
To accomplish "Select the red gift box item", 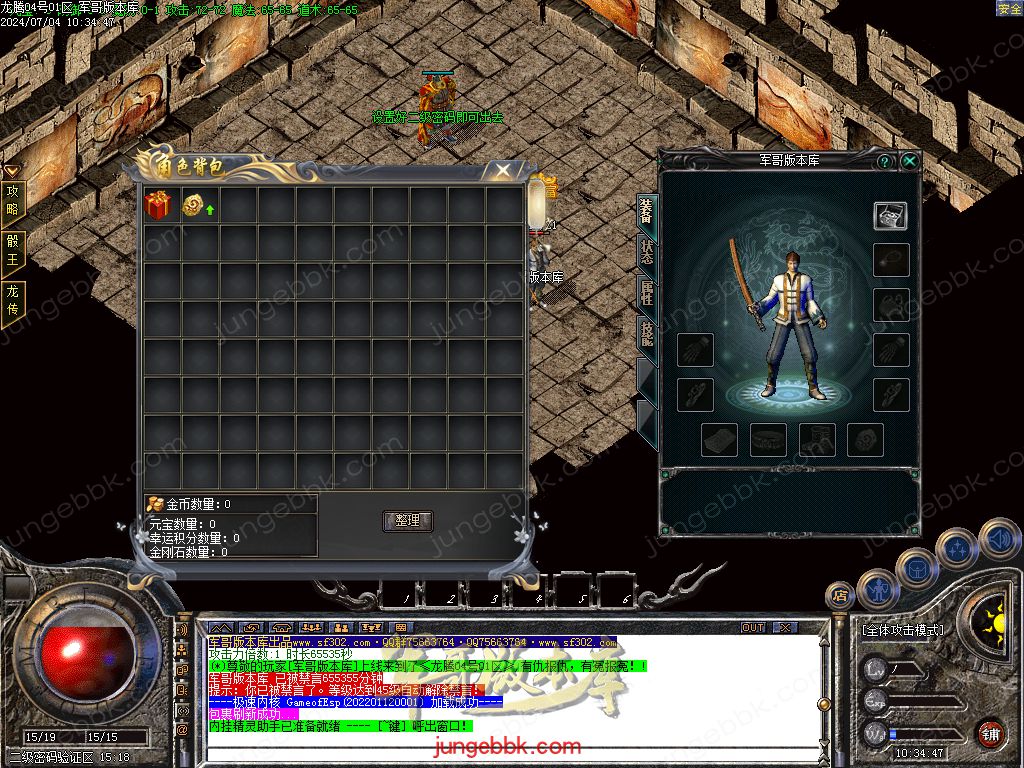I will click(x=158, y=205).
